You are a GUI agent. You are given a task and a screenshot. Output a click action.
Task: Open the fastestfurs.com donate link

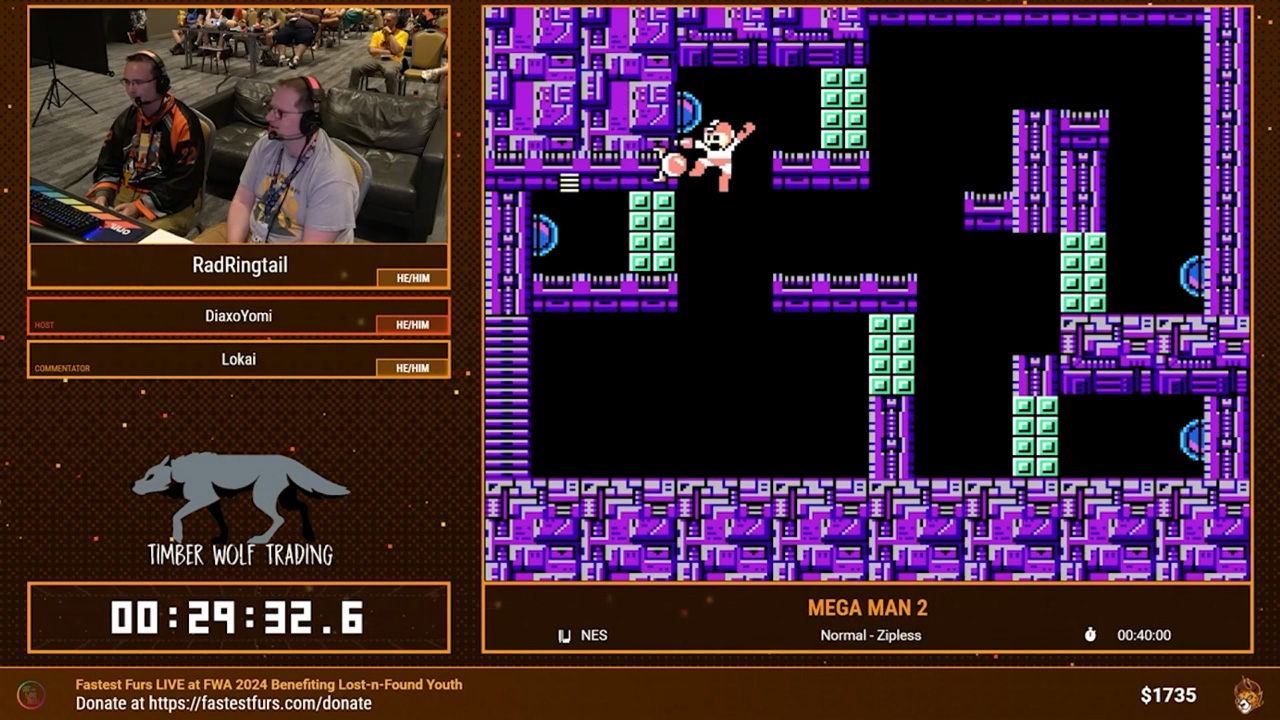(260, 703)
